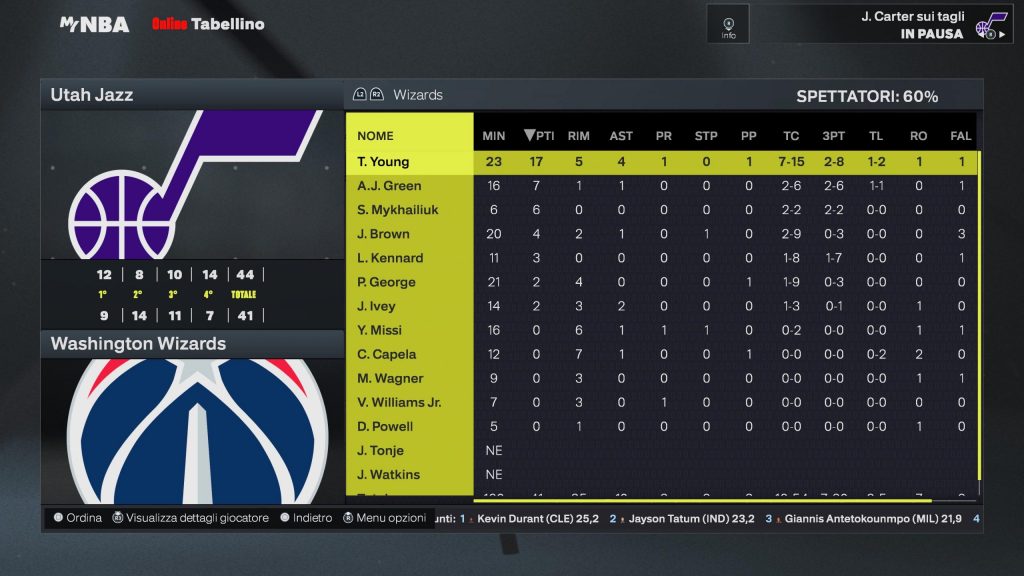
Task: Select D. Powell's row
Action: tap(385, 426)
